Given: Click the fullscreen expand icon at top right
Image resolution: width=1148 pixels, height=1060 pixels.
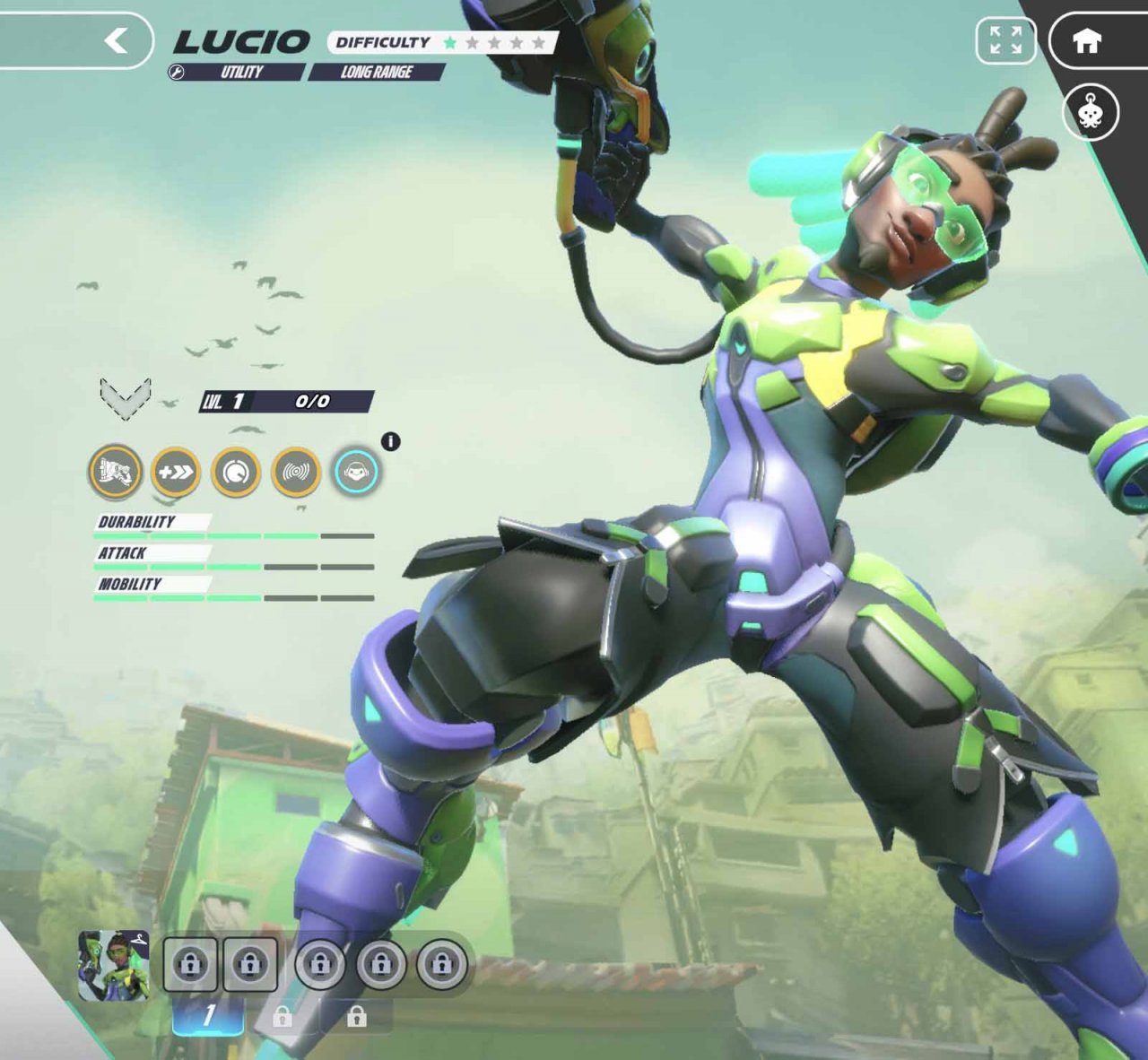Looking at the screenshot, I should click(x=1006, y=39).
